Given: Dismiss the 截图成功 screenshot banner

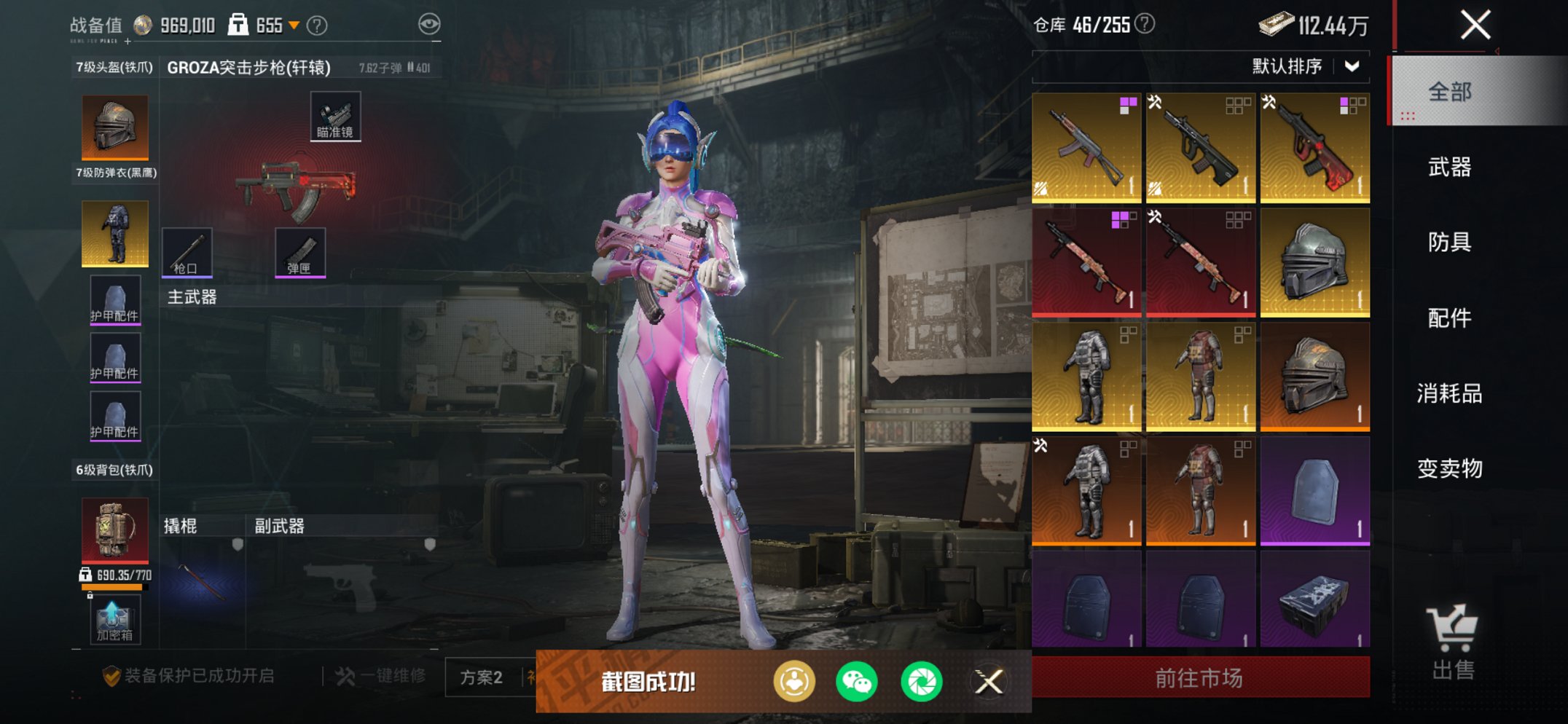Looking at the screenshot, I should click(989, 682).
